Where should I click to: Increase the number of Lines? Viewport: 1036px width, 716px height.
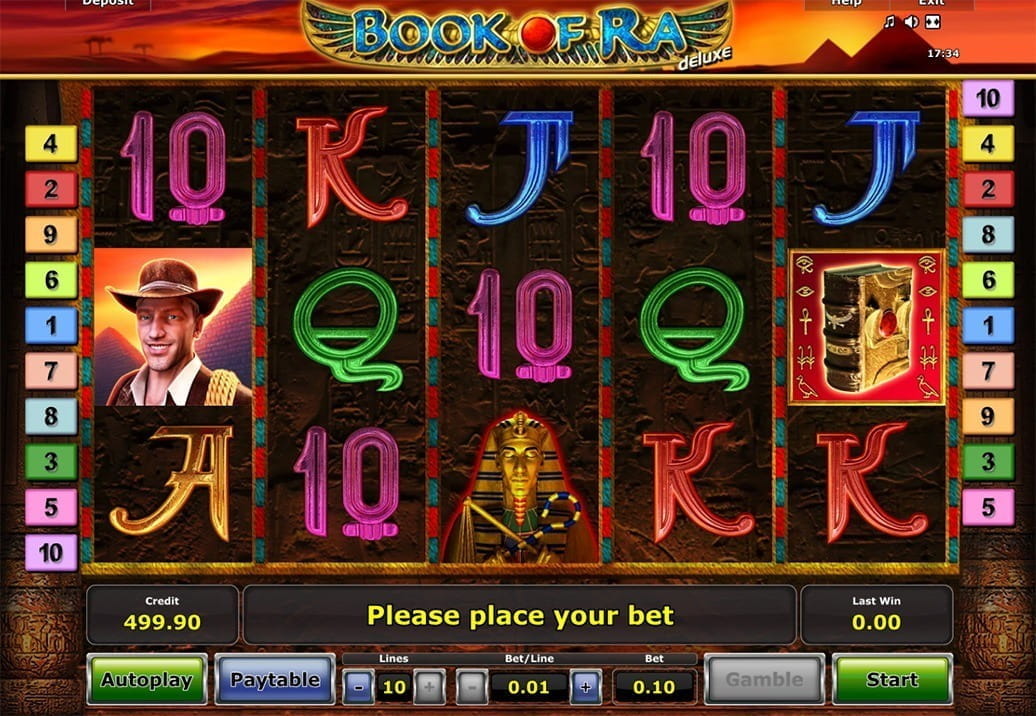pyautogui.click(x=428, y=687)
